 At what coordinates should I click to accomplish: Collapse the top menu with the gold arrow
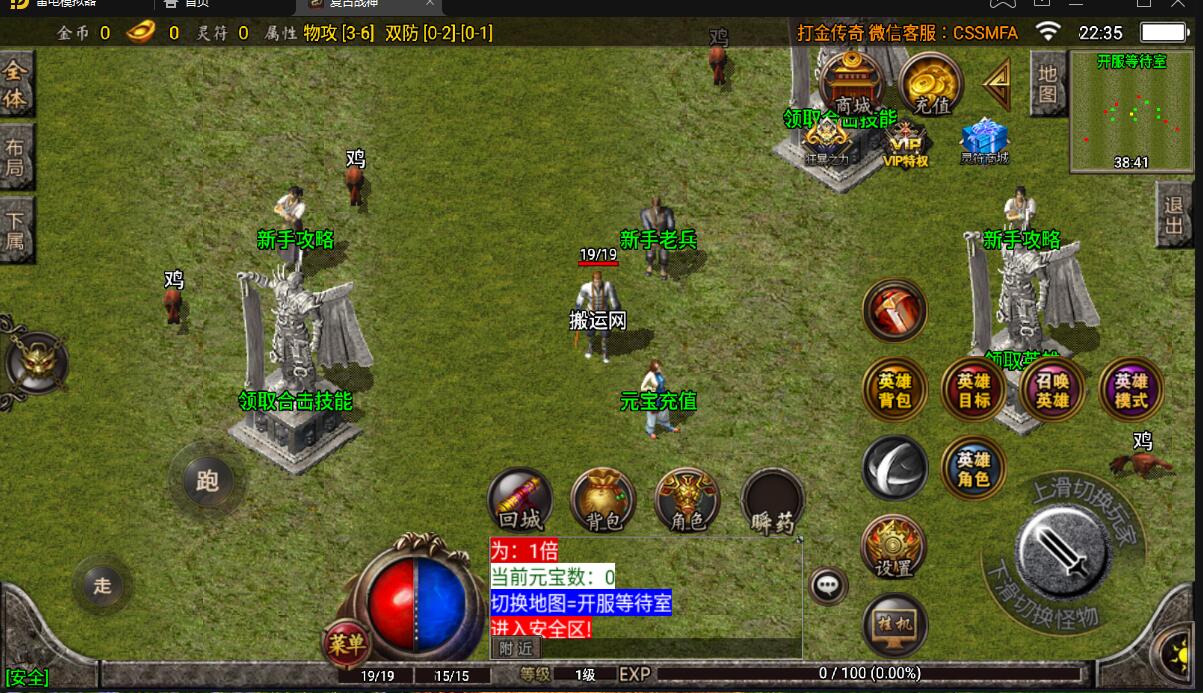[x=997, y=84]
